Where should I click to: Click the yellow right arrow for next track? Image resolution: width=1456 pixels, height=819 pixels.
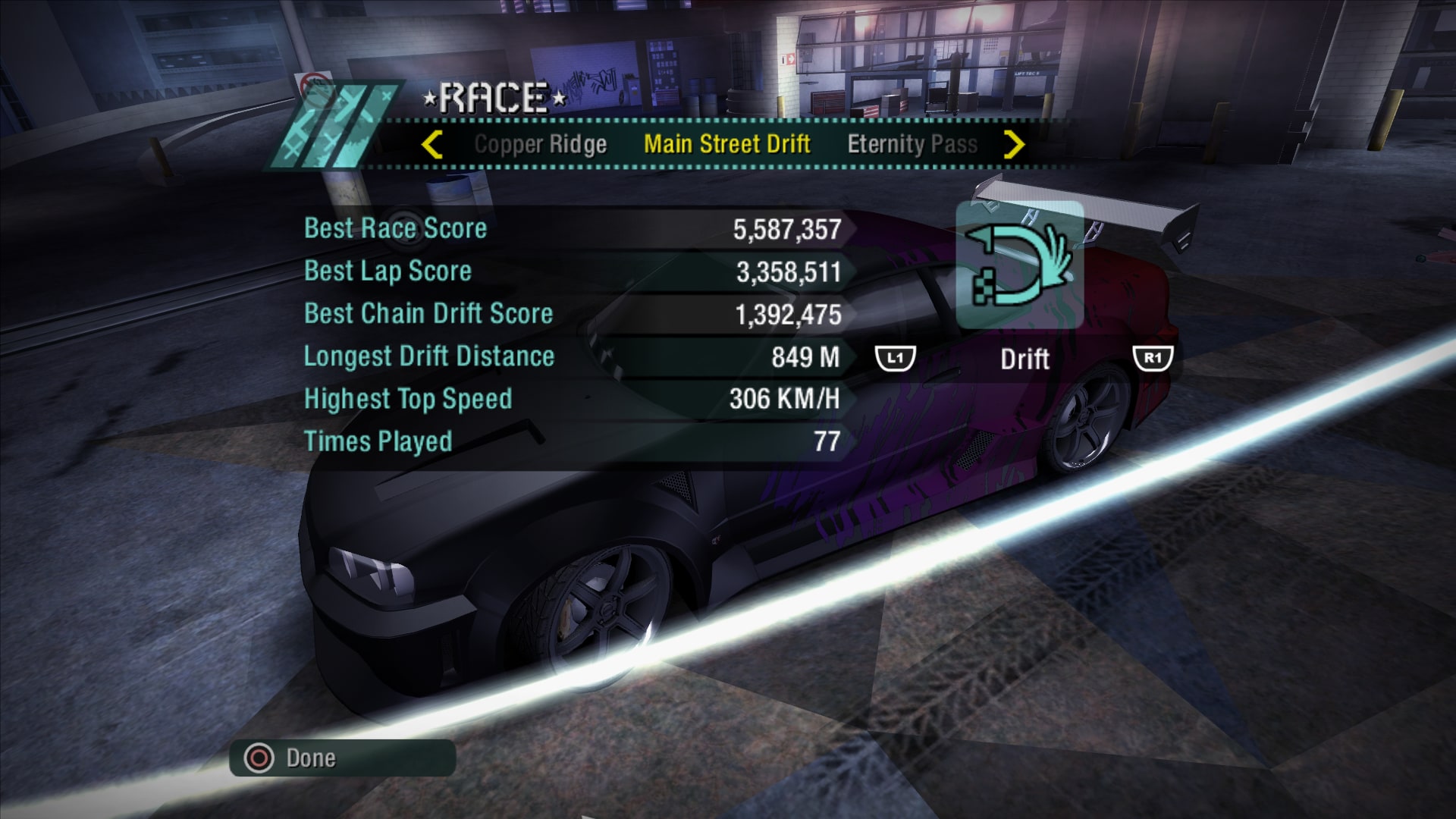[x=1014, y=144]
